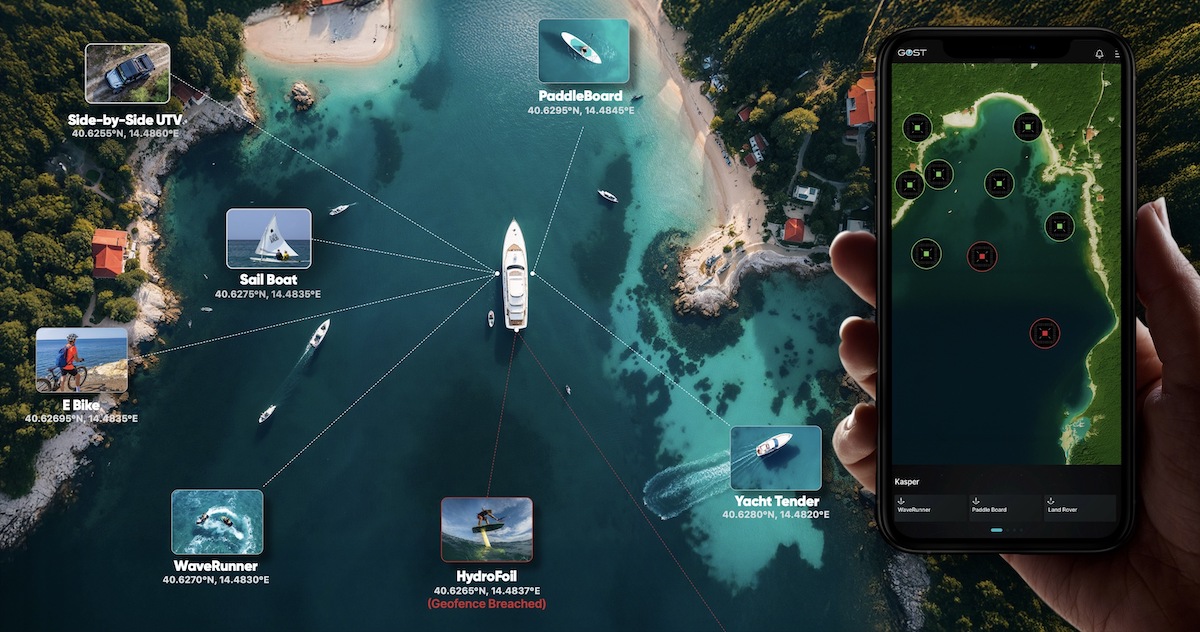The image size is (1200, 632).
Task: Click the GOST logo in the phone app
Action: 910,53
